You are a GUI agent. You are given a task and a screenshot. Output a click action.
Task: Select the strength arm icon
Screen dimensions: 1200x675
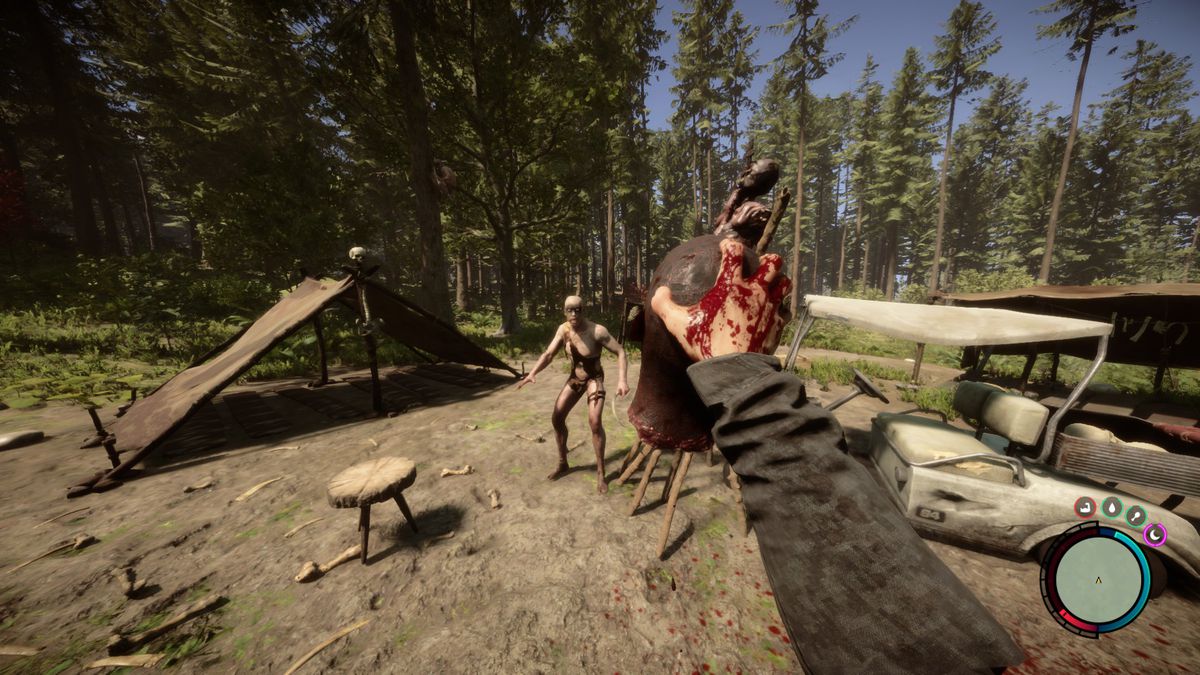(1085, 507)
